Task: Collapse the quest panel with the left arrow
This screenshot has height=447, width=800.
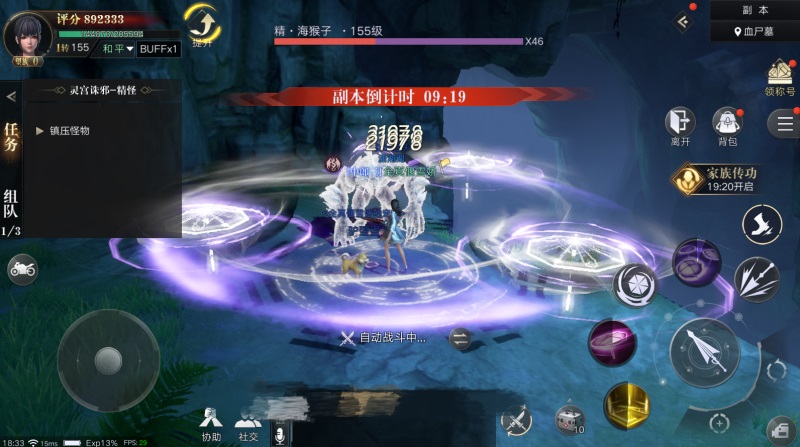Action: tap(11, 96)
